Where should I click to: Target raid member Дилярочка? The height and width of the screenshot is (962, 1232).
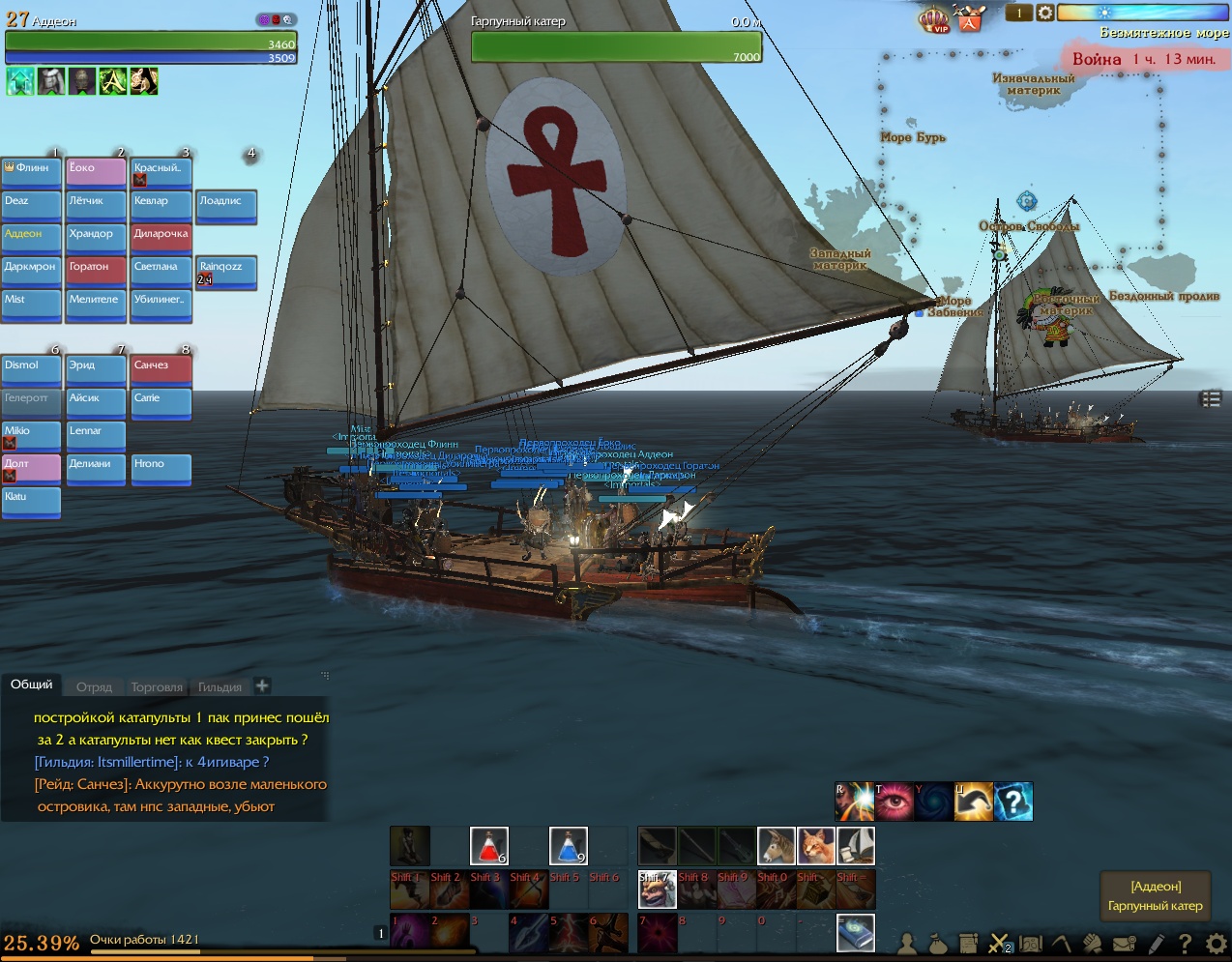click(x=161, y=236)
